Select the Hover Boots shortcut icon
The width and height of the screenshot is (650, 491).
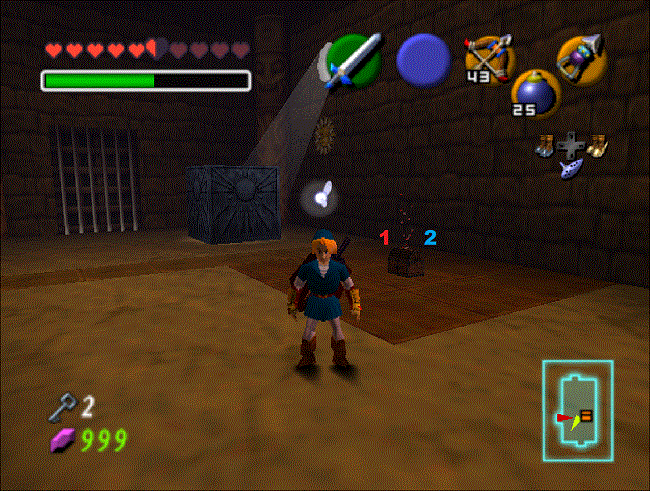tap(597, 146)
